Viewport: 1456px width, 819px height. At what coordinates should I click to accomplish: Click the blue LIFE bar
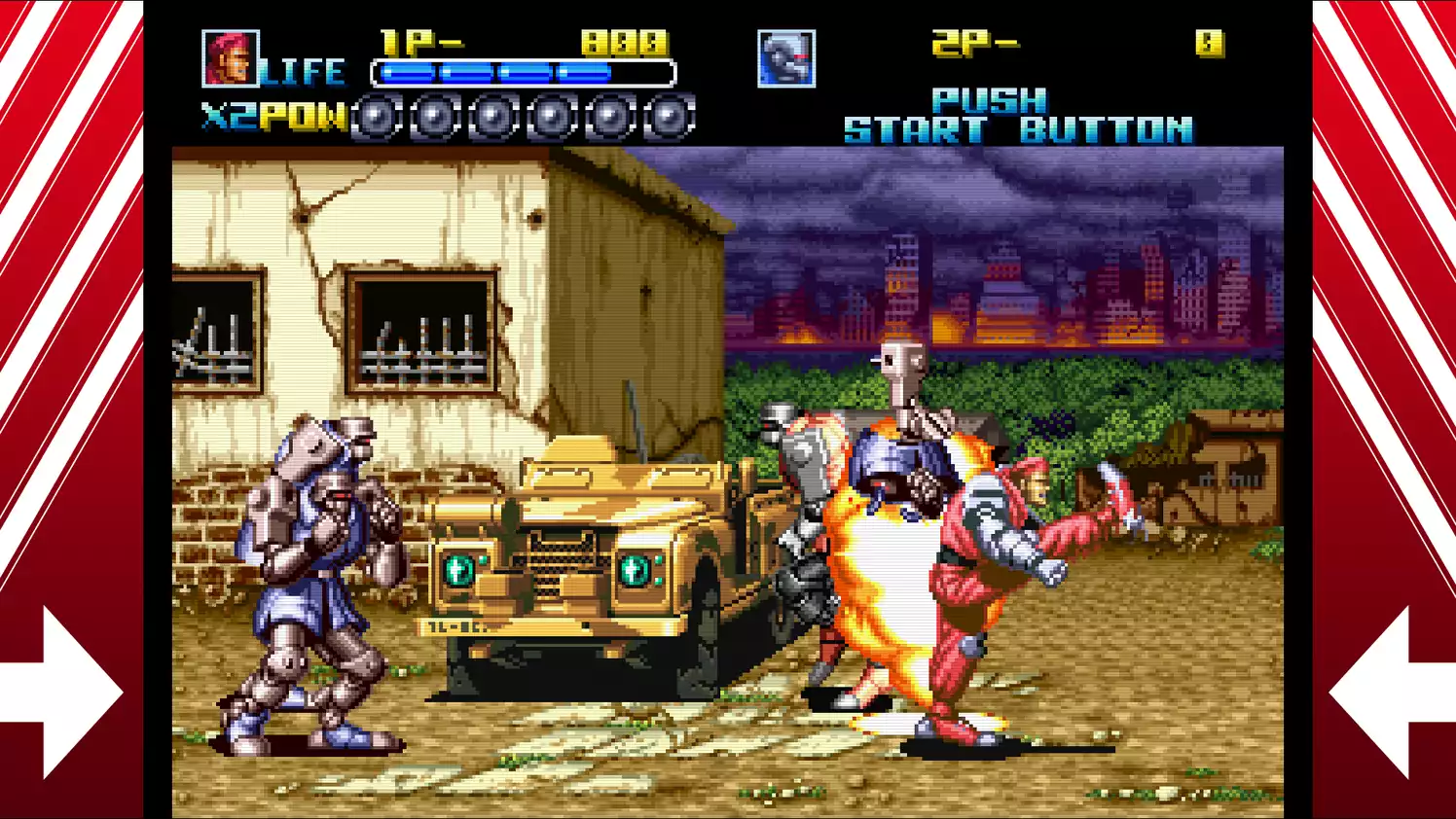[x=496, y=70]
